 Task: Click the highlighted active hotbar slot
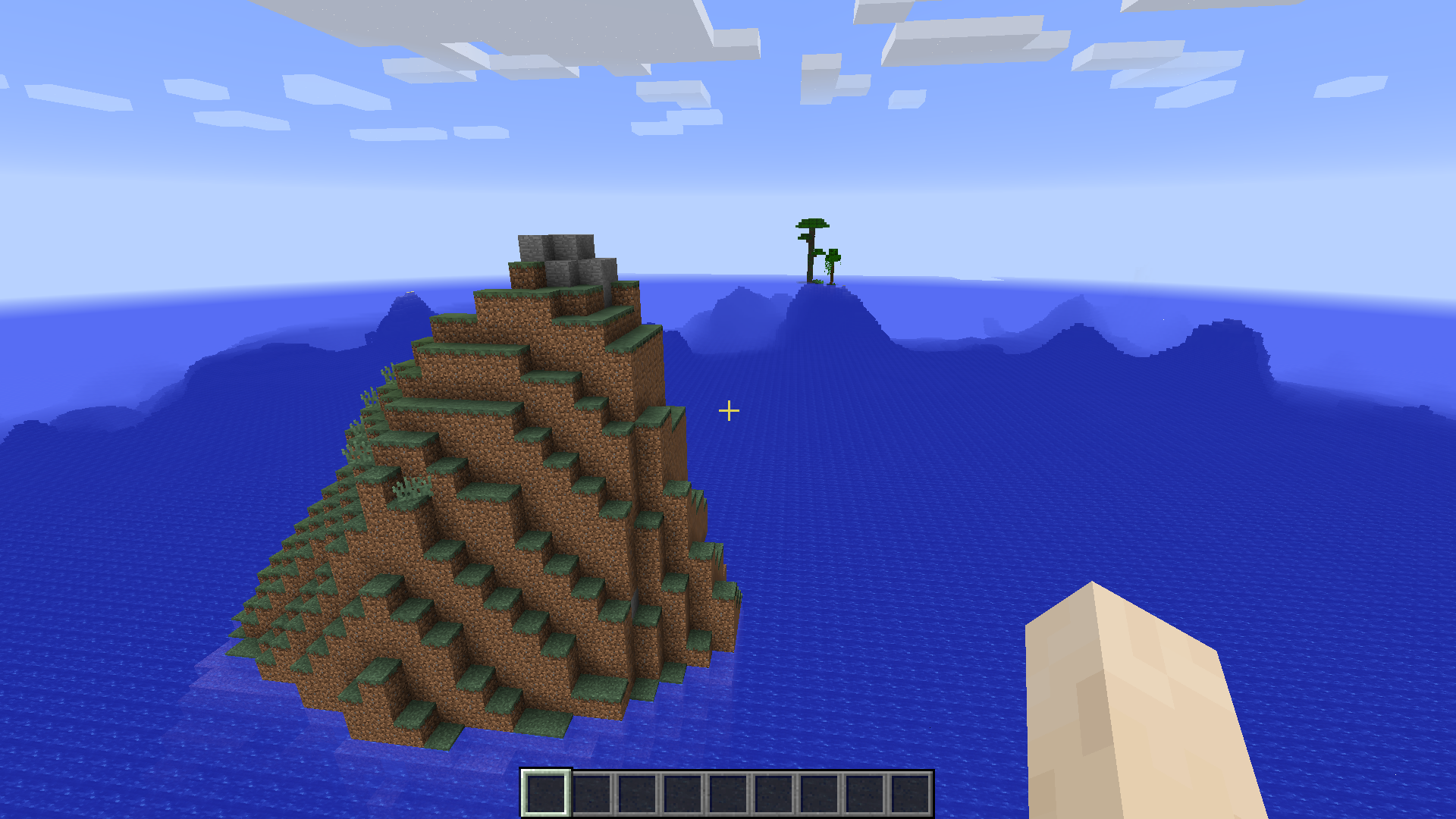click(548, 794)
